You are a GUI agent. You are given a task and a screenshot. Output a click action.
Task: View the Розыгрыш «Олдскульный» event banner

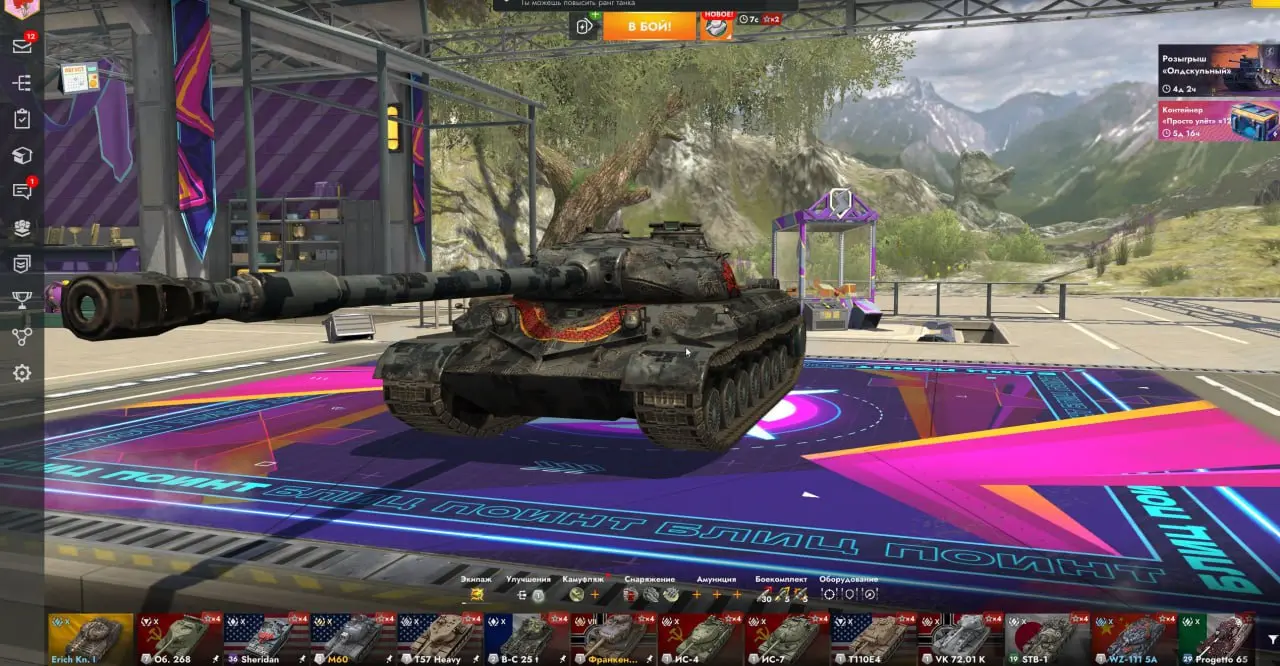pyautogui.click(x=1218, y=69)
